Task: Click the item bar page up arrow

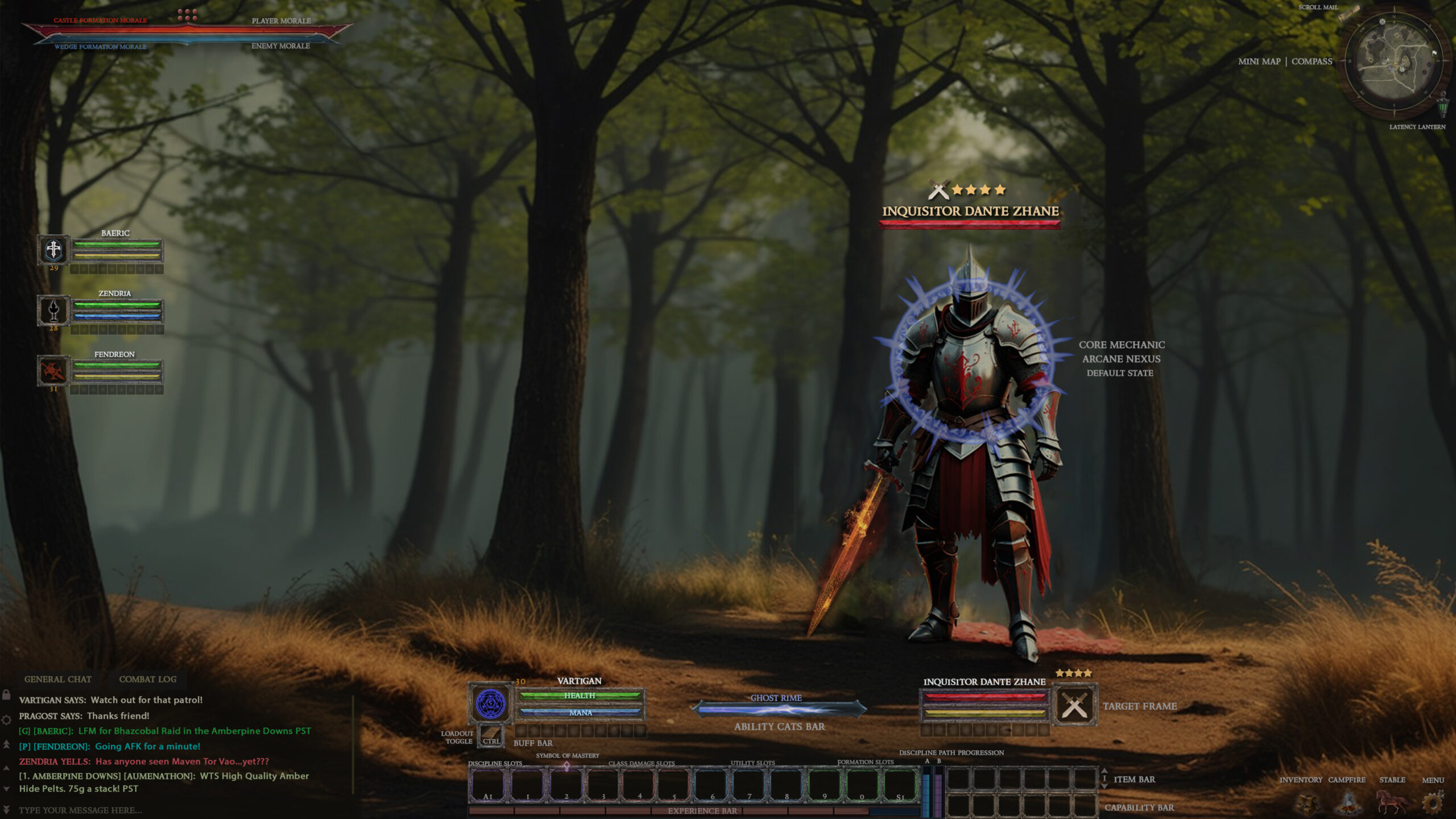Action: click(x=1105, y=771)
